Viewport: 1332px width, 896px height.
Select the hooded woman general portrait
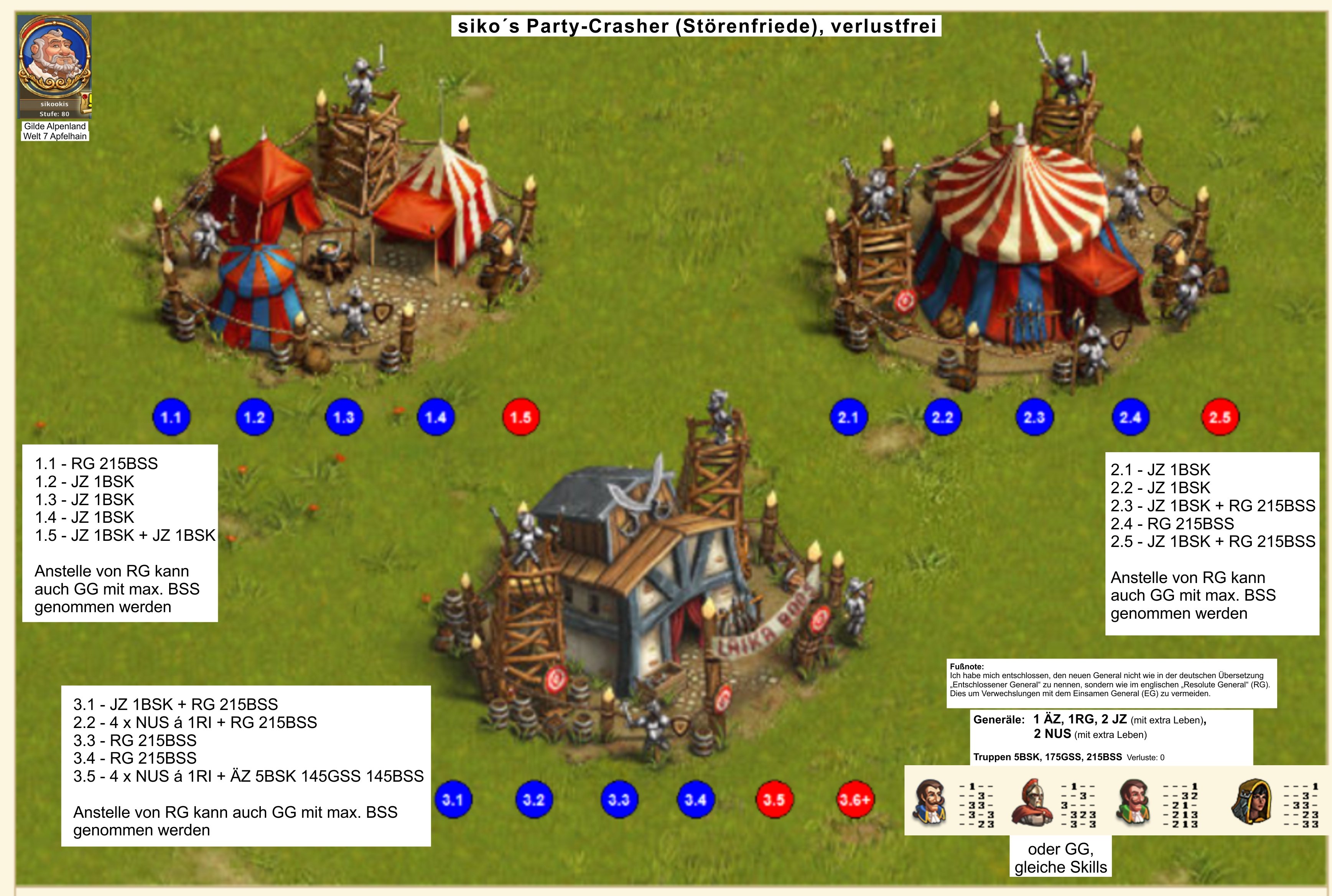coord(1251,802)
